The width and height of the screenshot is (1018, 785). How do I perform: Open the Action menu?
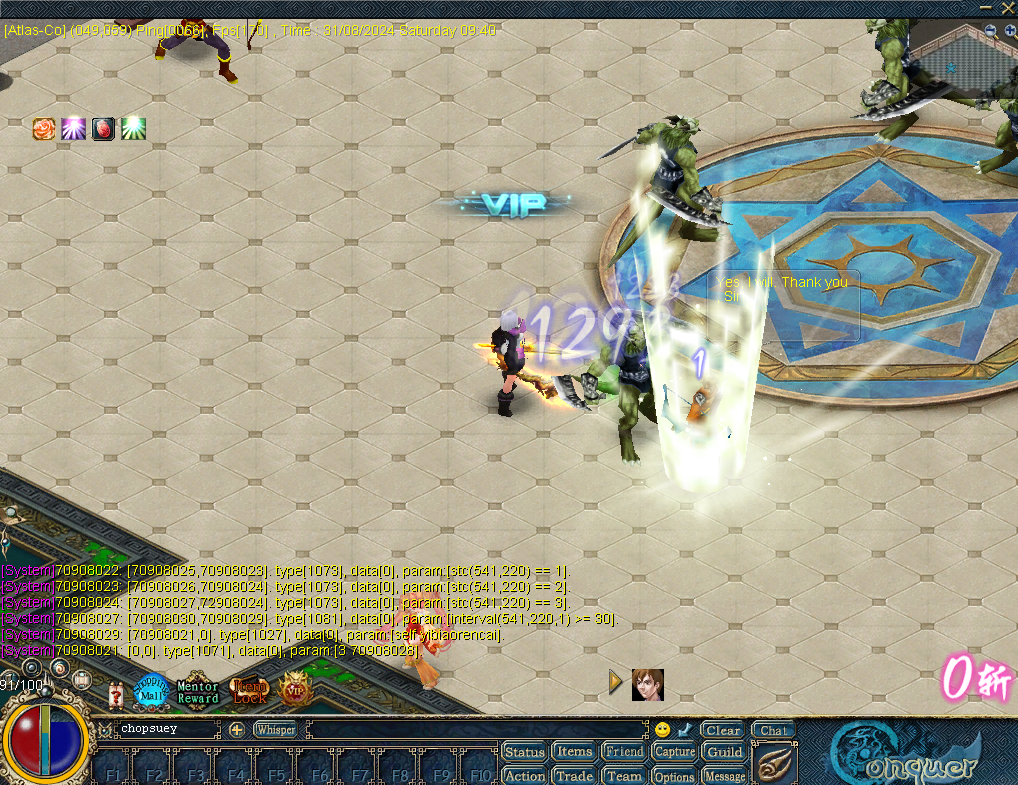524,776
